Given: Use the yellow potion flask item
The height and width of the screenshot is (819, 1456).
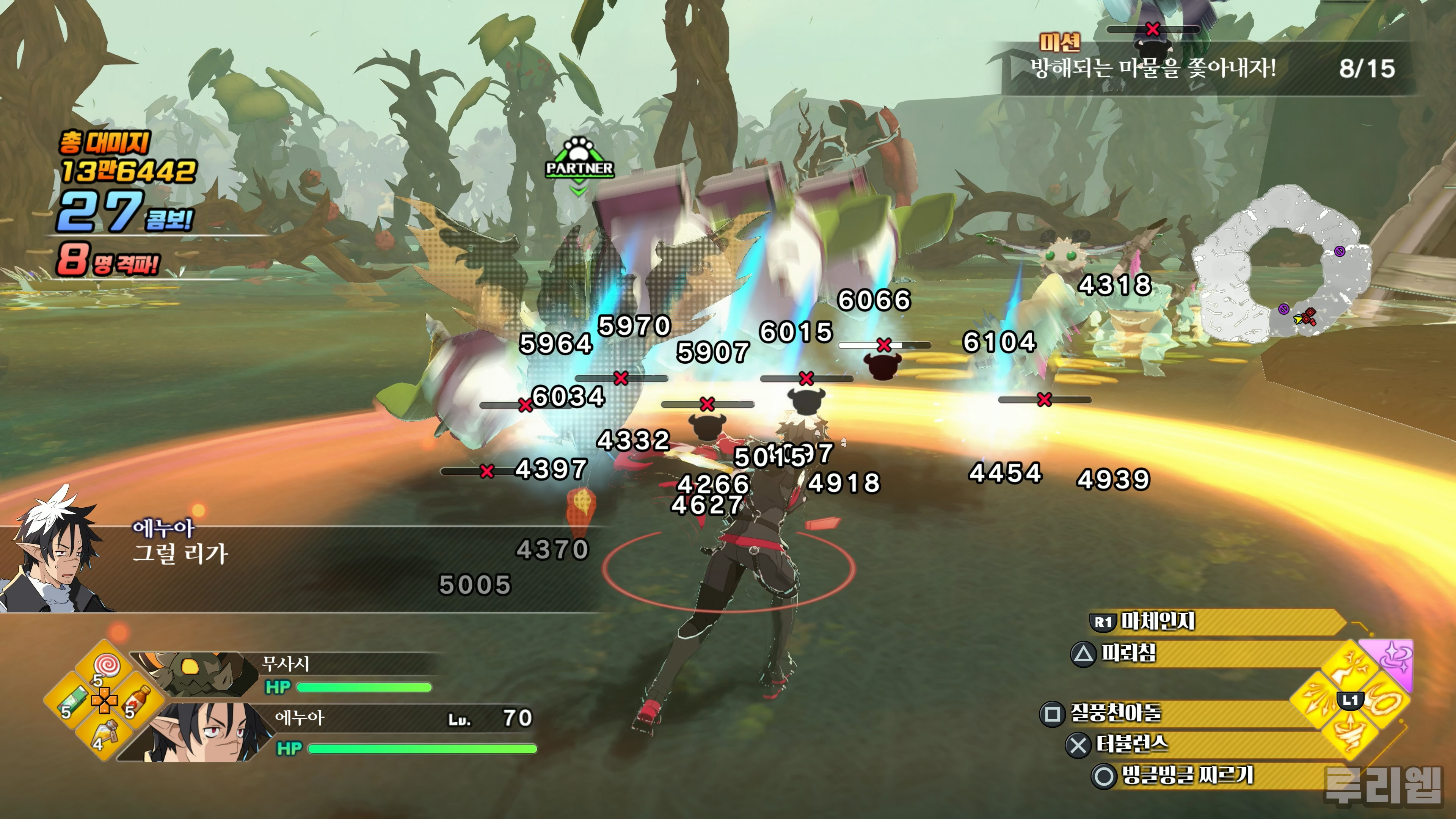Looking at the screenshot, I should 105,733.
